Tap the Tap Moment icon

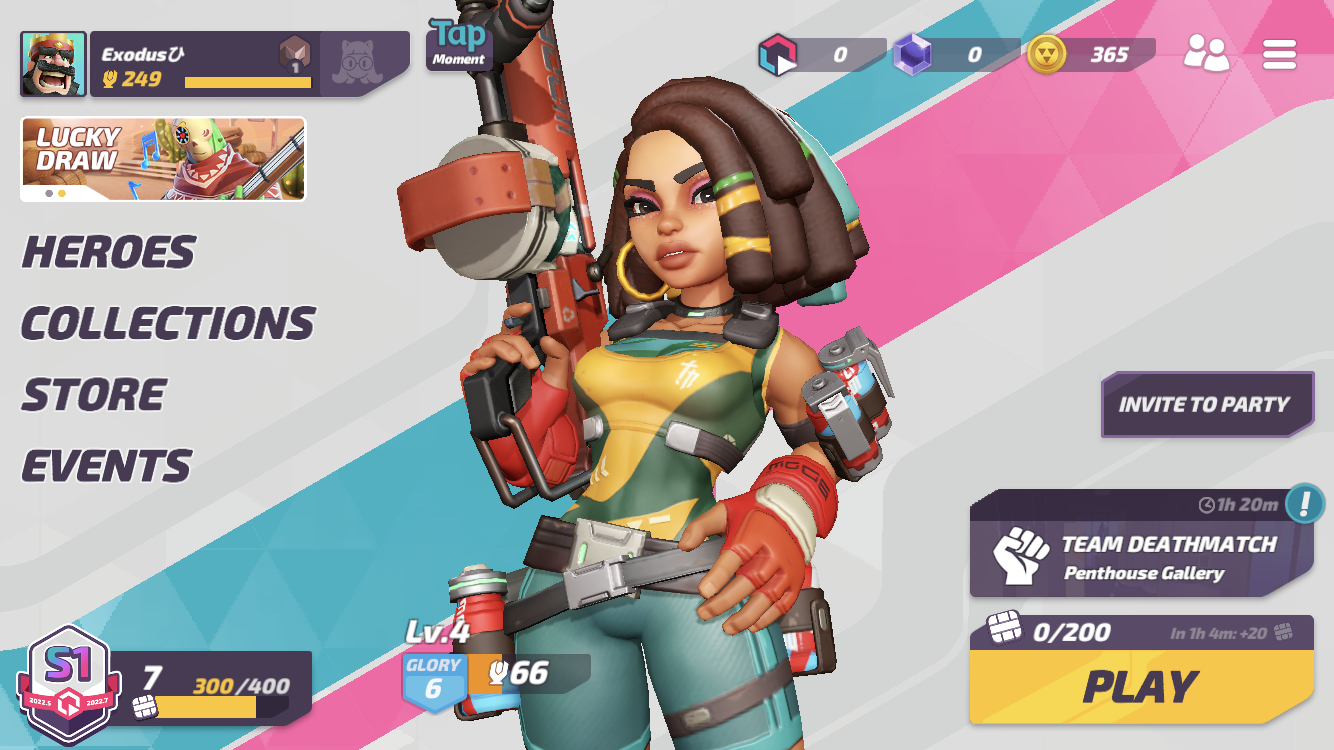point(459,44)
